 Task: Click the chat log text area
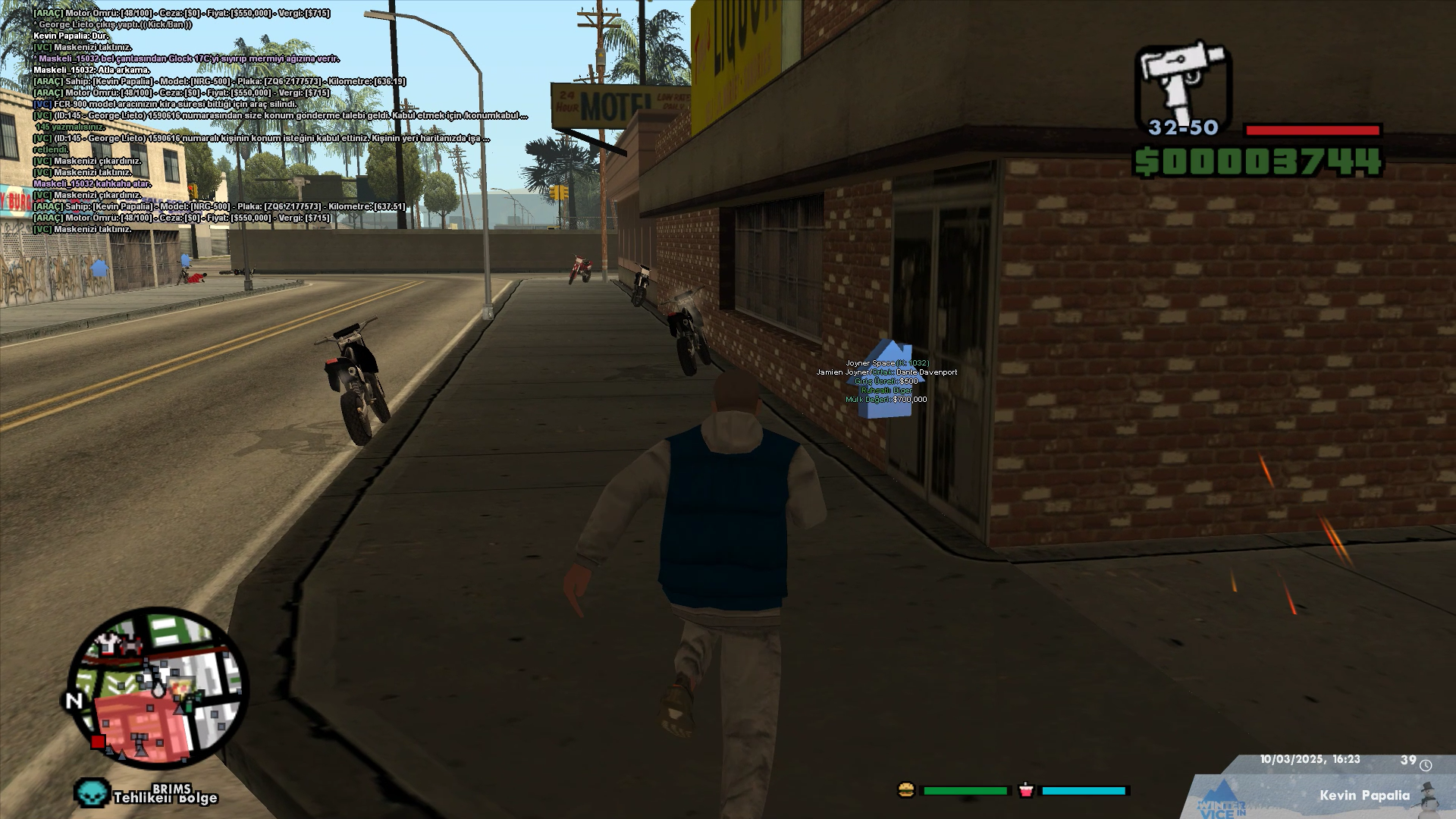pos(258,121)
